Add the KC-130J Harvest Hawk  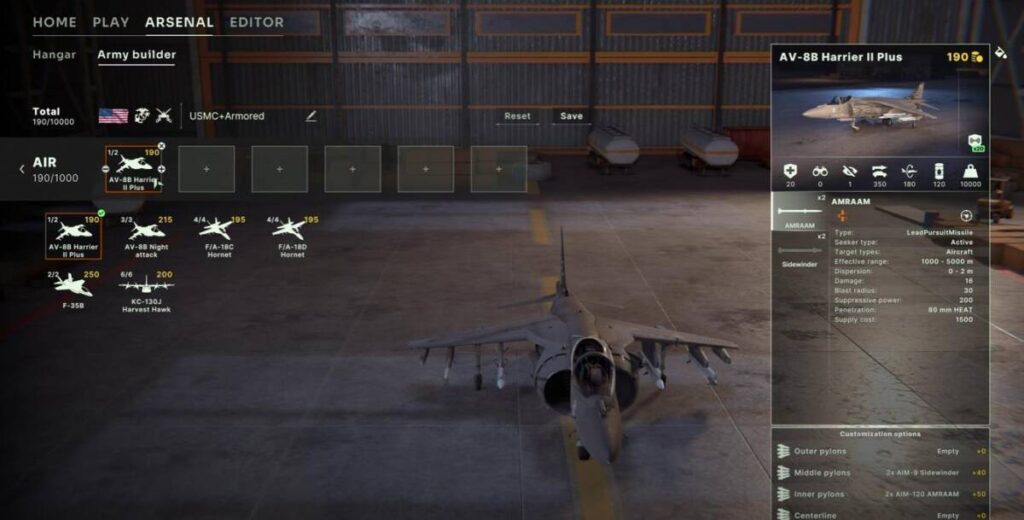point(148,290)
